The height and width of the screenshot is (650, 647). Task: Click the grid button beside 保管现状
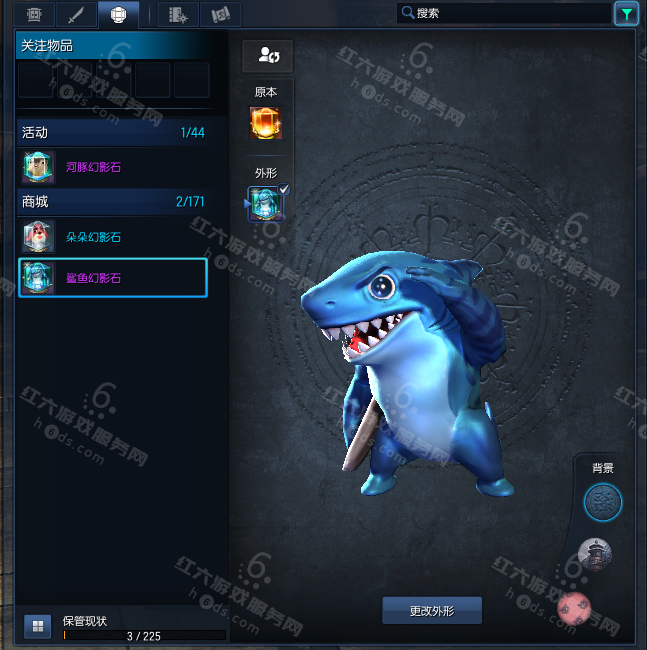[x=37, y=627]
